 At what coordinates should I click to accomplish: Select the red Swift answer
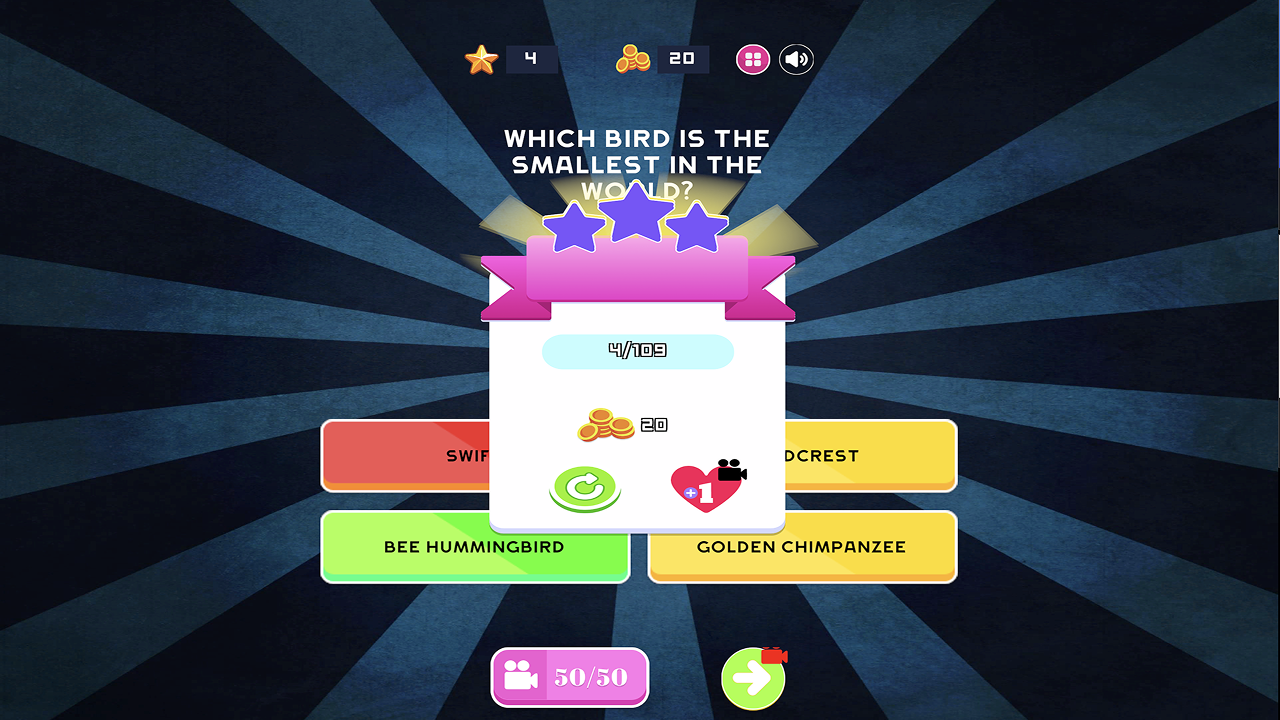click(400, 456)
